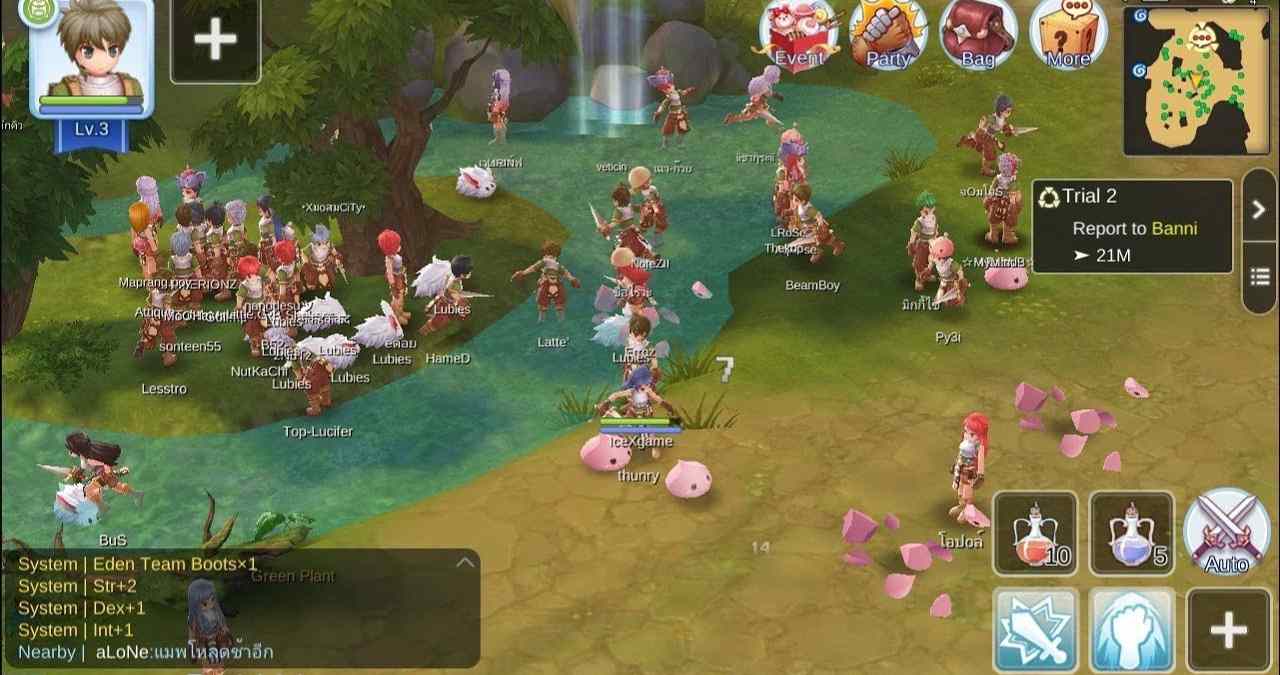Open the character portrait profile

tap(90, 60)
